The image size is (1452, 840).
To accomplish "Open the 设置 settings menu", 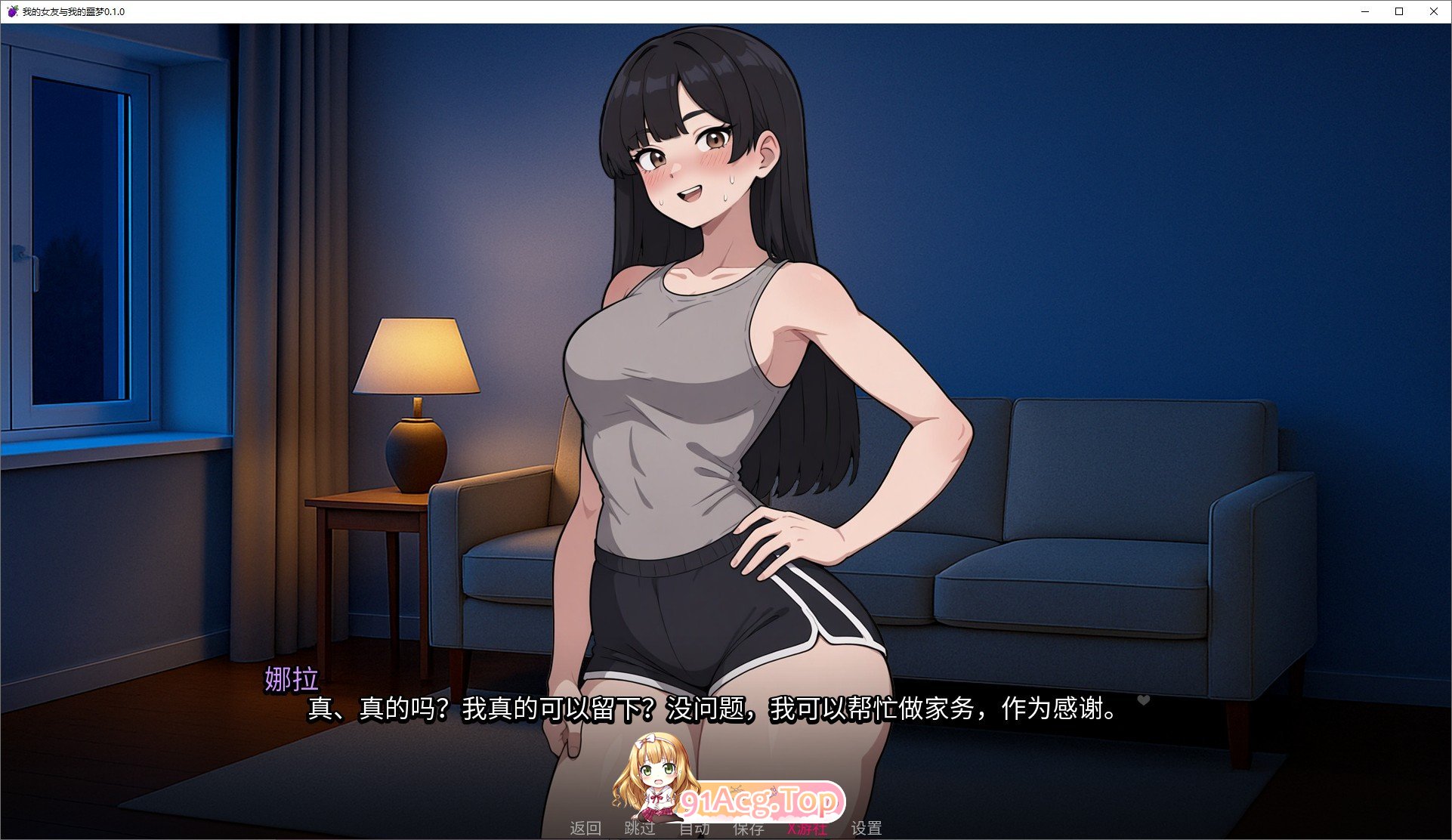I will point(869,828).
